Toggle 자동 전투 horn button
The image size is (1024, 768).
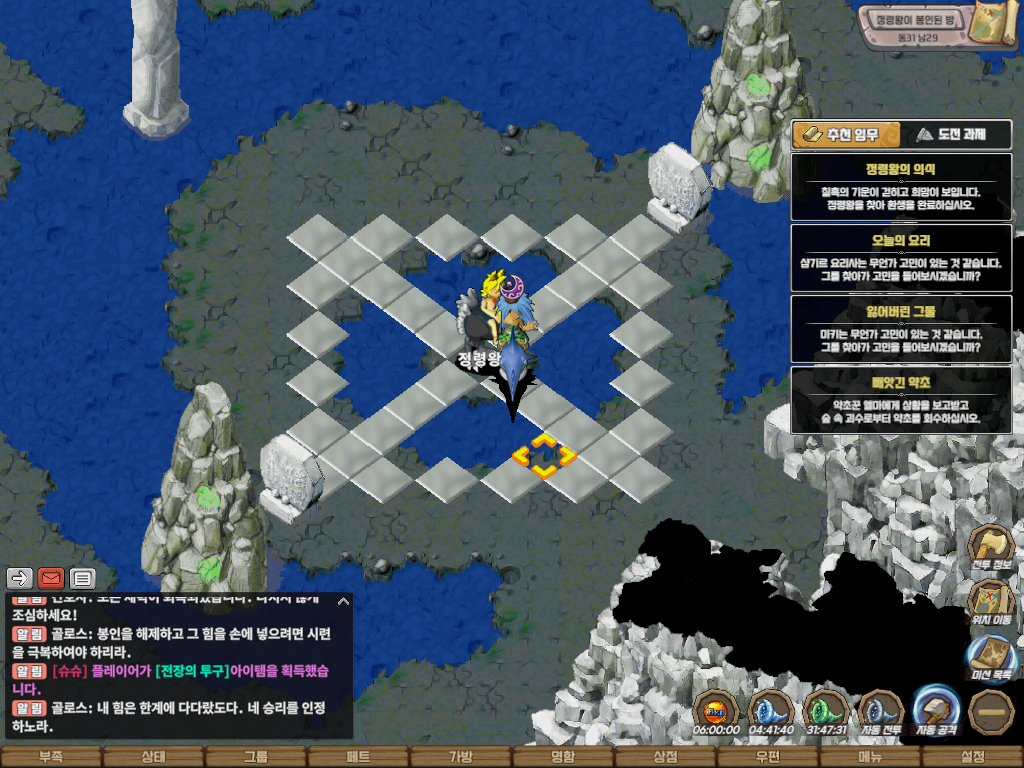point(881,713)
